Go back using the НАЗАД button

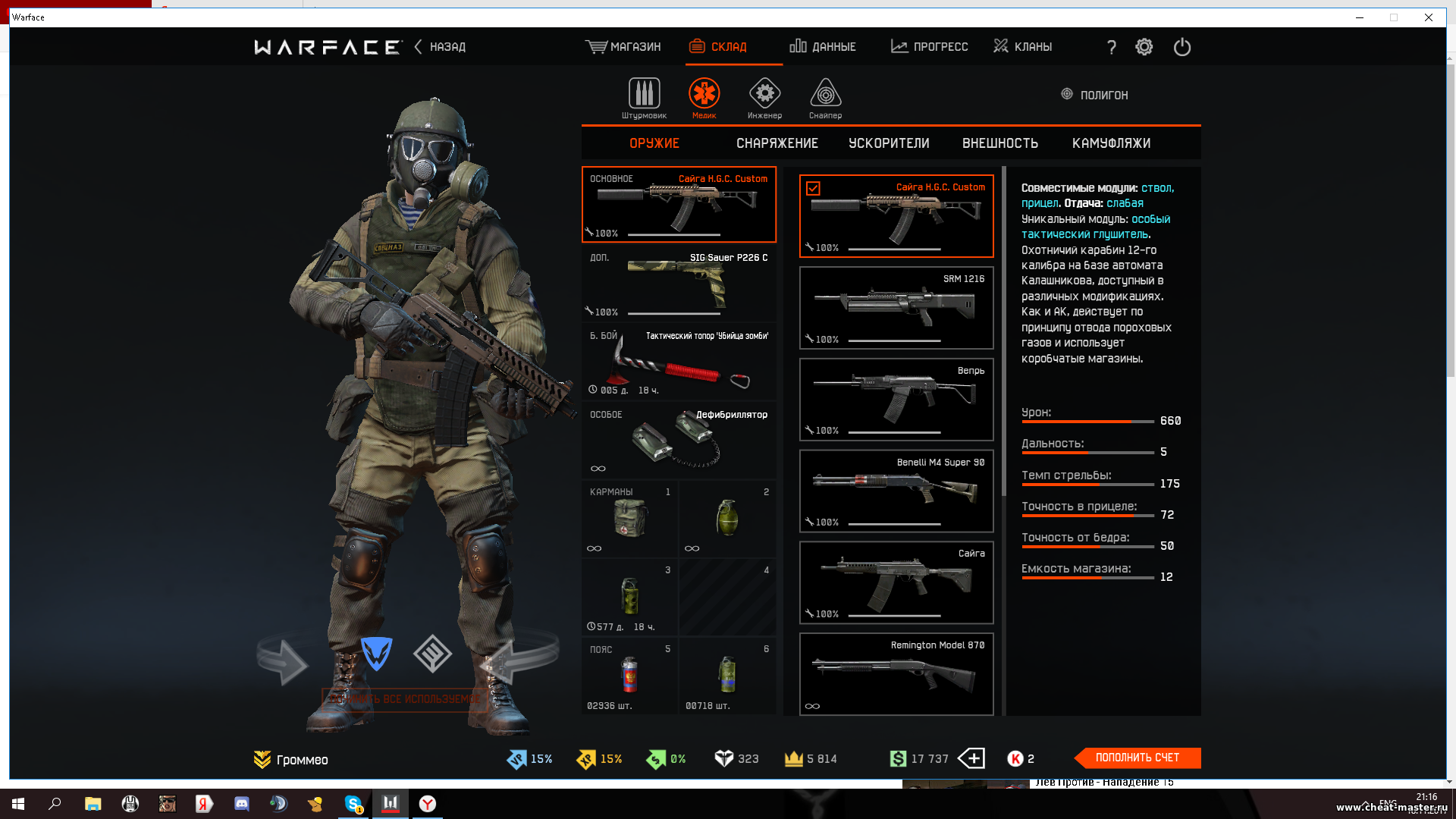(441, 47)
